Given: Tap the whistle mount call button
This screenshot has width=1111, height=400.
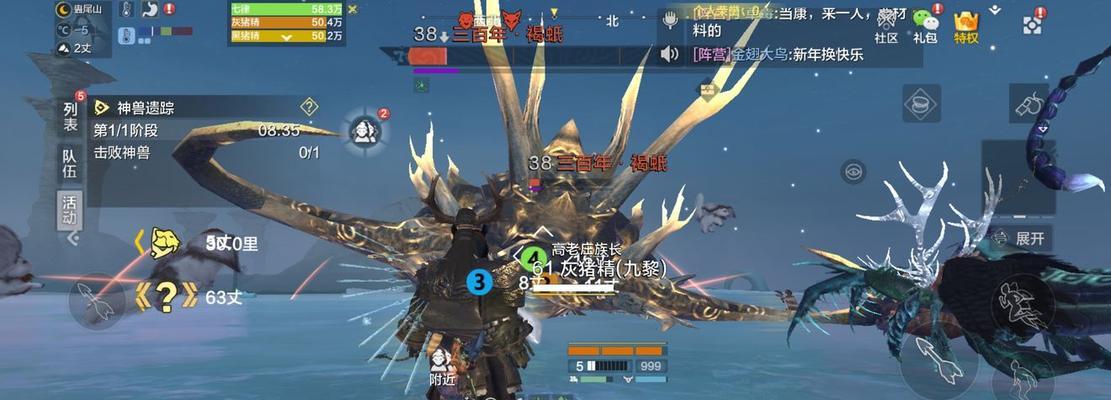Looking at the screenshot, I should pos(1030,103).
